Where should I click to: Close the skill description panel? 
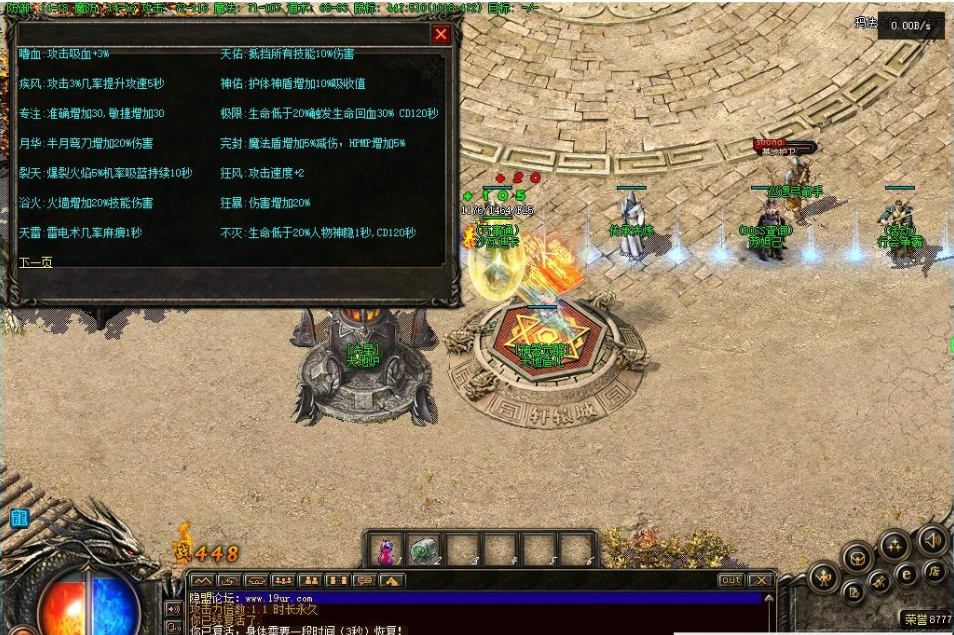pos(440,34)
